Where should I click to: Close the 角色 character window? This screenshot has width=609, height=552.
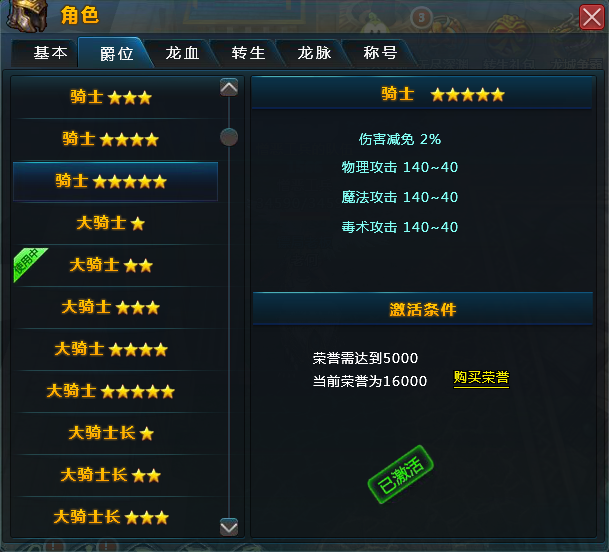pos(591,17)
